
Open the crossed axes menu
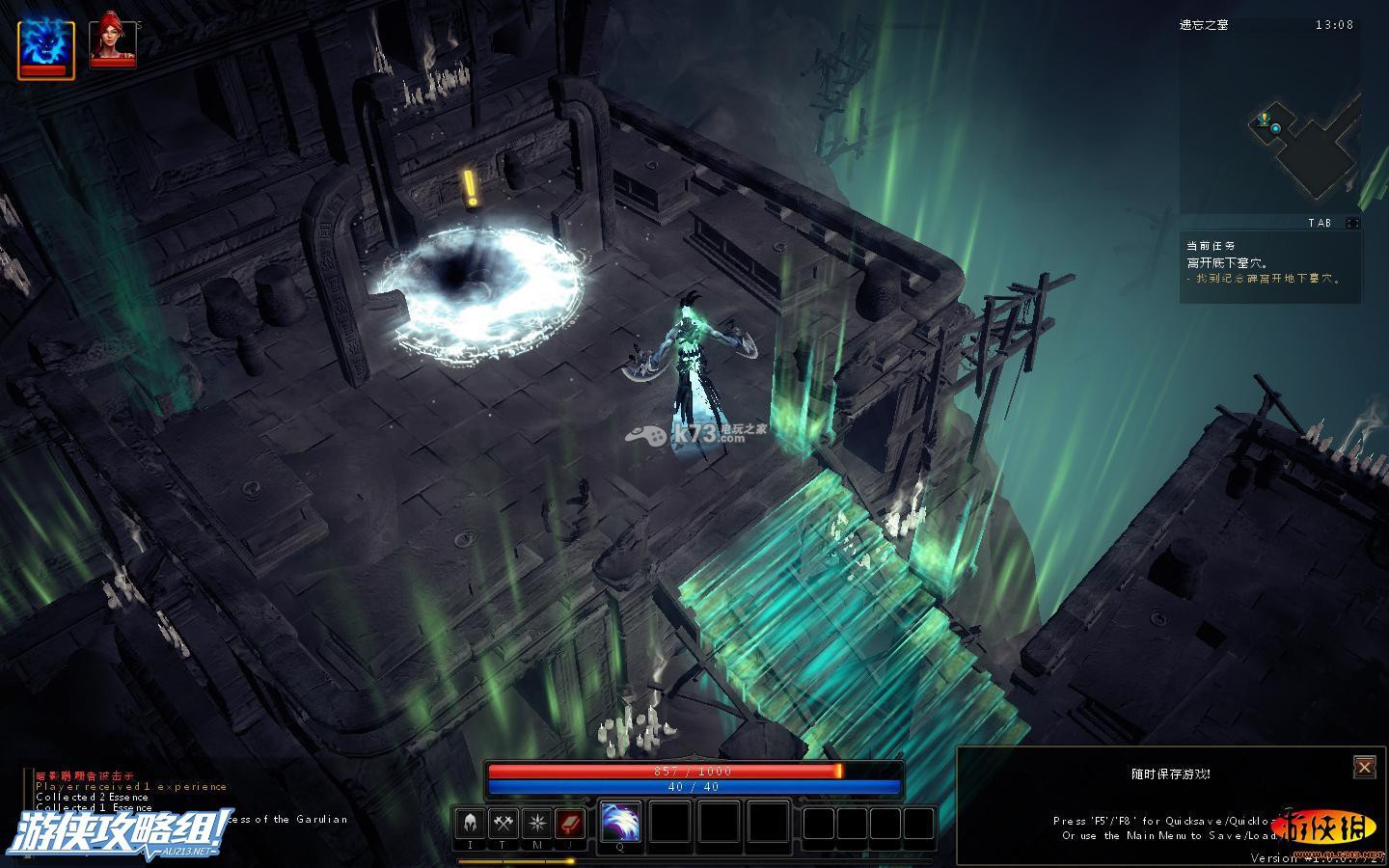(504, 824)
